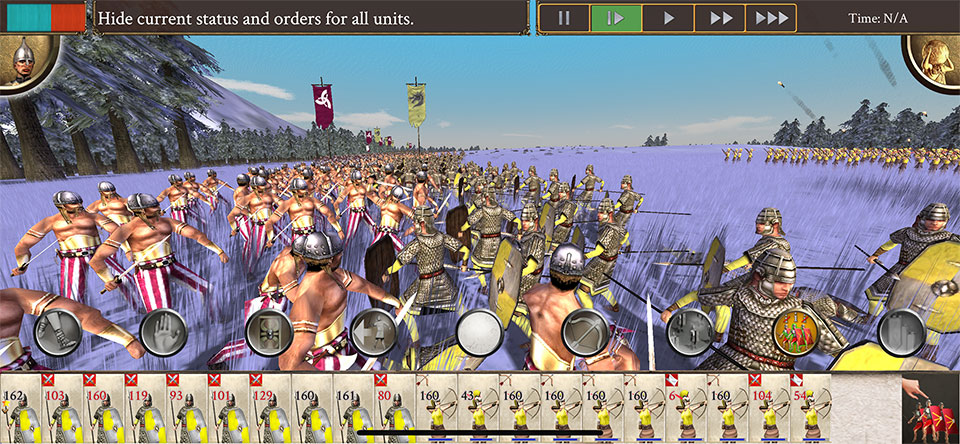This screenshot has width=960, height=444.
Task: Toggle the bow order button
Action: tap(584, 331)
